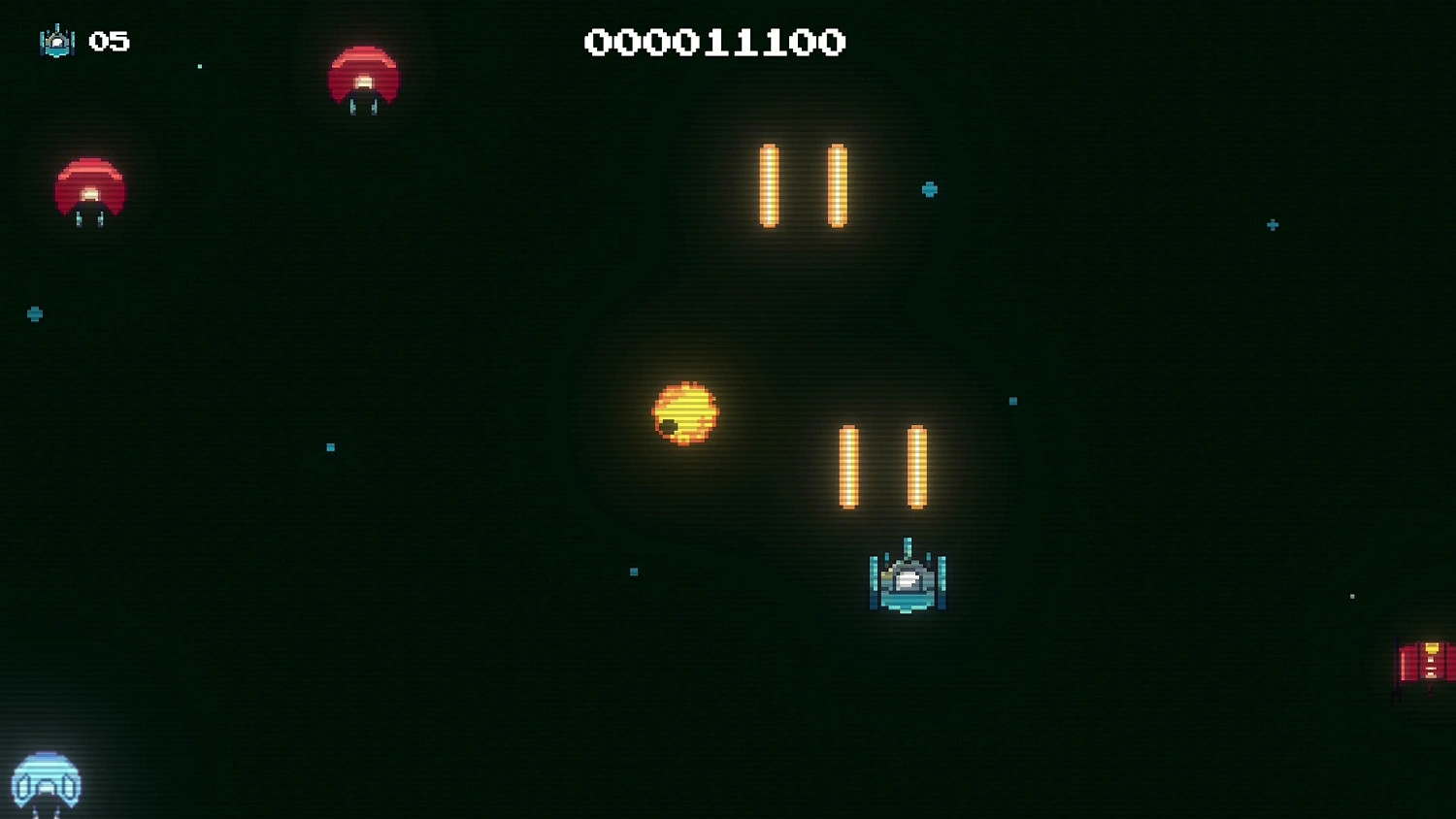Click the ship icon in the lives counter
The width and height of the screenshot is (1456, 819).
(57, 42)
